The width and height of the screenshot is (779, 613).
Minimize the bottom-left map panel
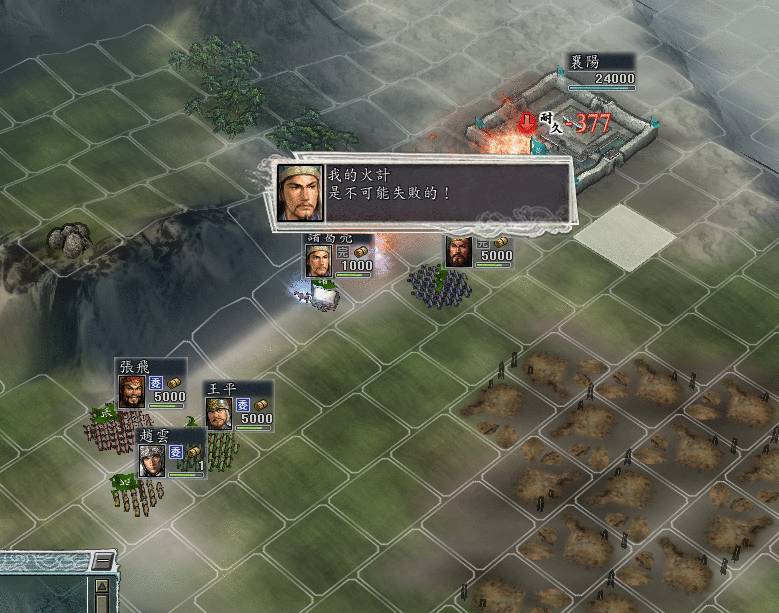103,562
